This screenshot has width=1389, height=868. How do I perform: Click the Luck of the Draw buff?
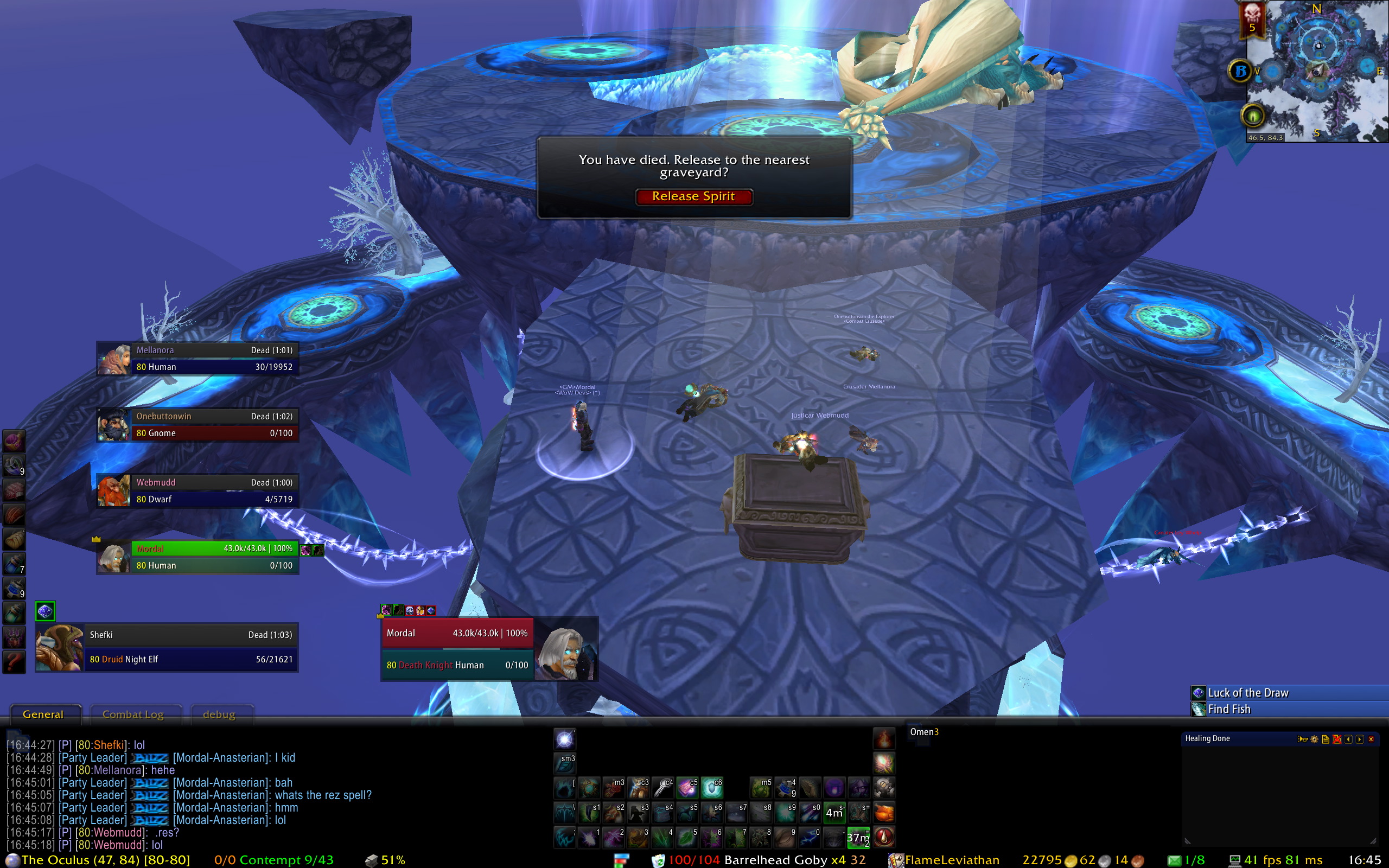tap(1248, 693)
